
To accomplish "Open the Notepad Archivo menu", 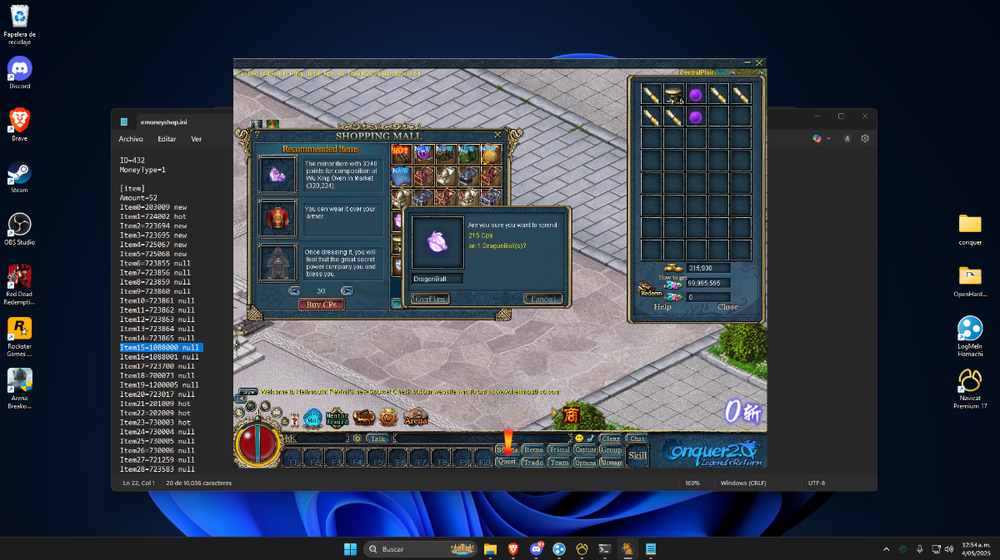I will pyautogui.click(x=130, y=139).
